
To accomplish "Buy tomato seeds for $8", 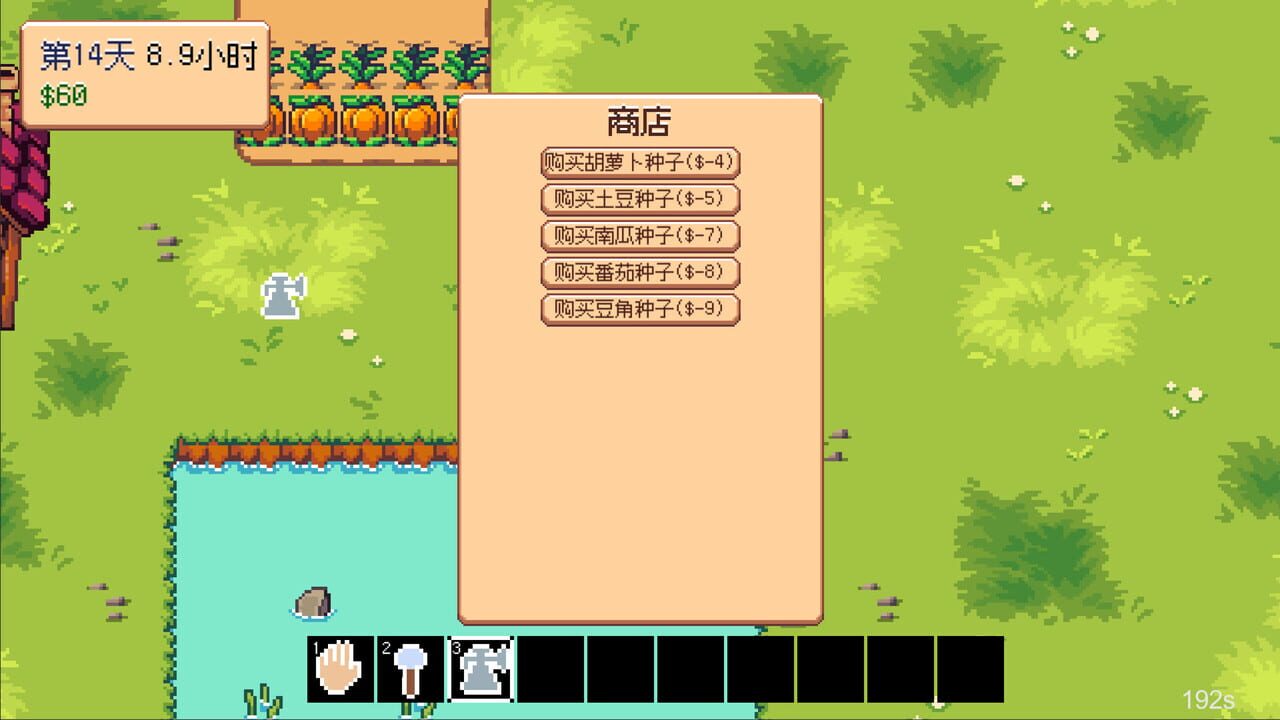I will tap(640, 273).
